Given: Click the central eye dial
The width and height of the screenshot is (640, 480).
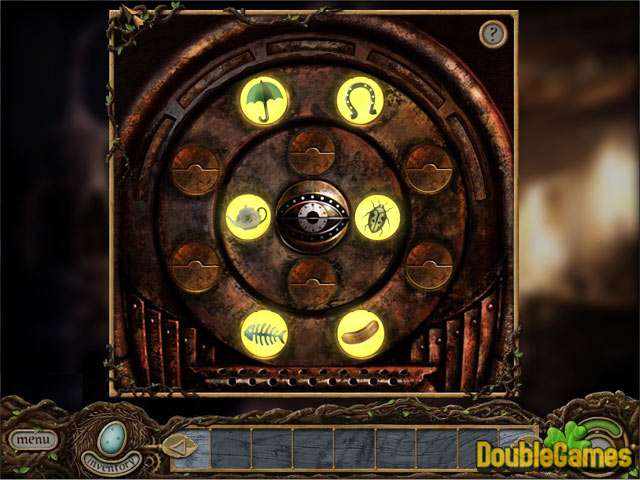Looking at the screenshot, I should (312, 215).
